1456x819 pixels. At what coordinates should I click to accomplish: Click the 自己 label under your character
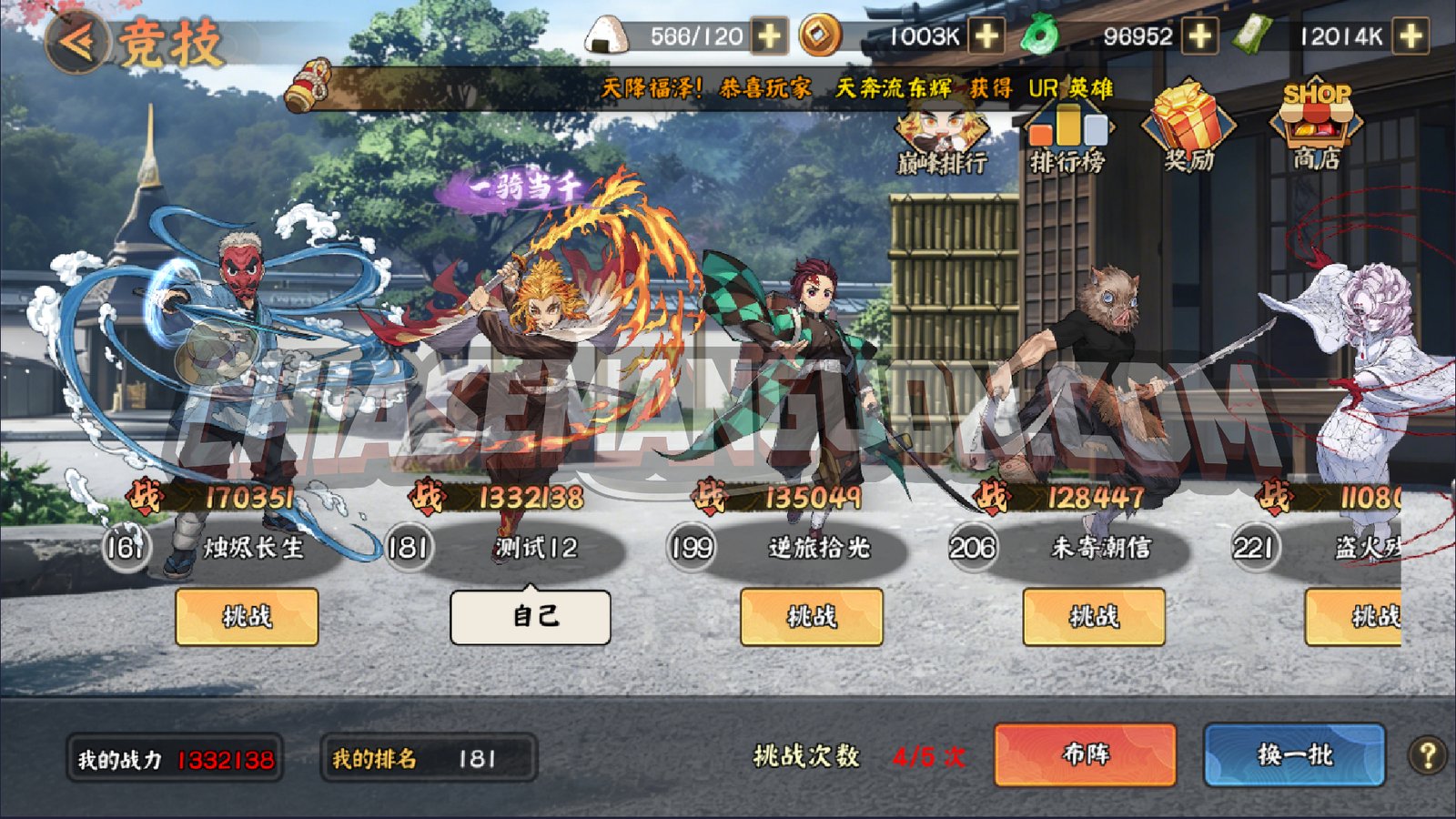pos(531,616)
